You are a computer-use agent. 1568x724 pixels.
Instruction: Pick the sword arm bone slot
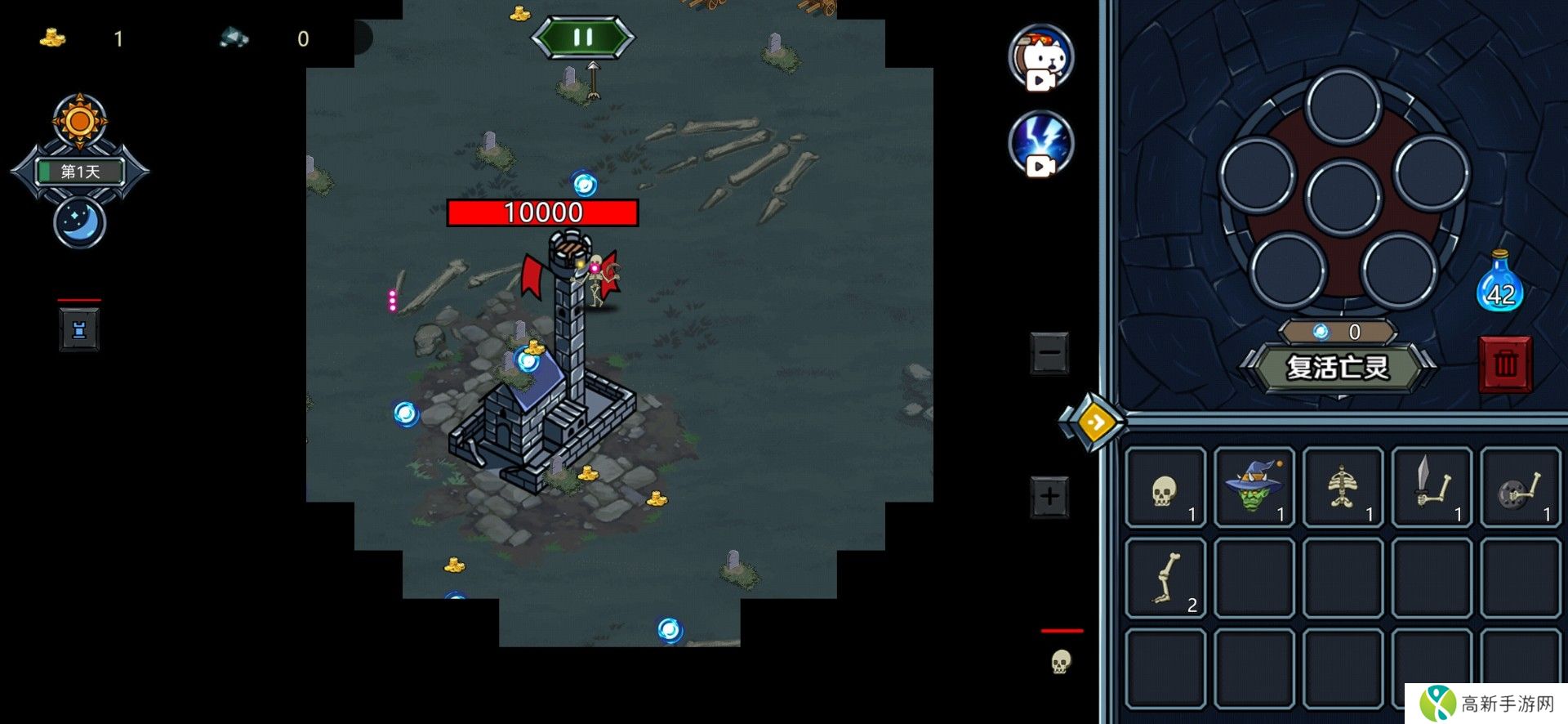1432,489
